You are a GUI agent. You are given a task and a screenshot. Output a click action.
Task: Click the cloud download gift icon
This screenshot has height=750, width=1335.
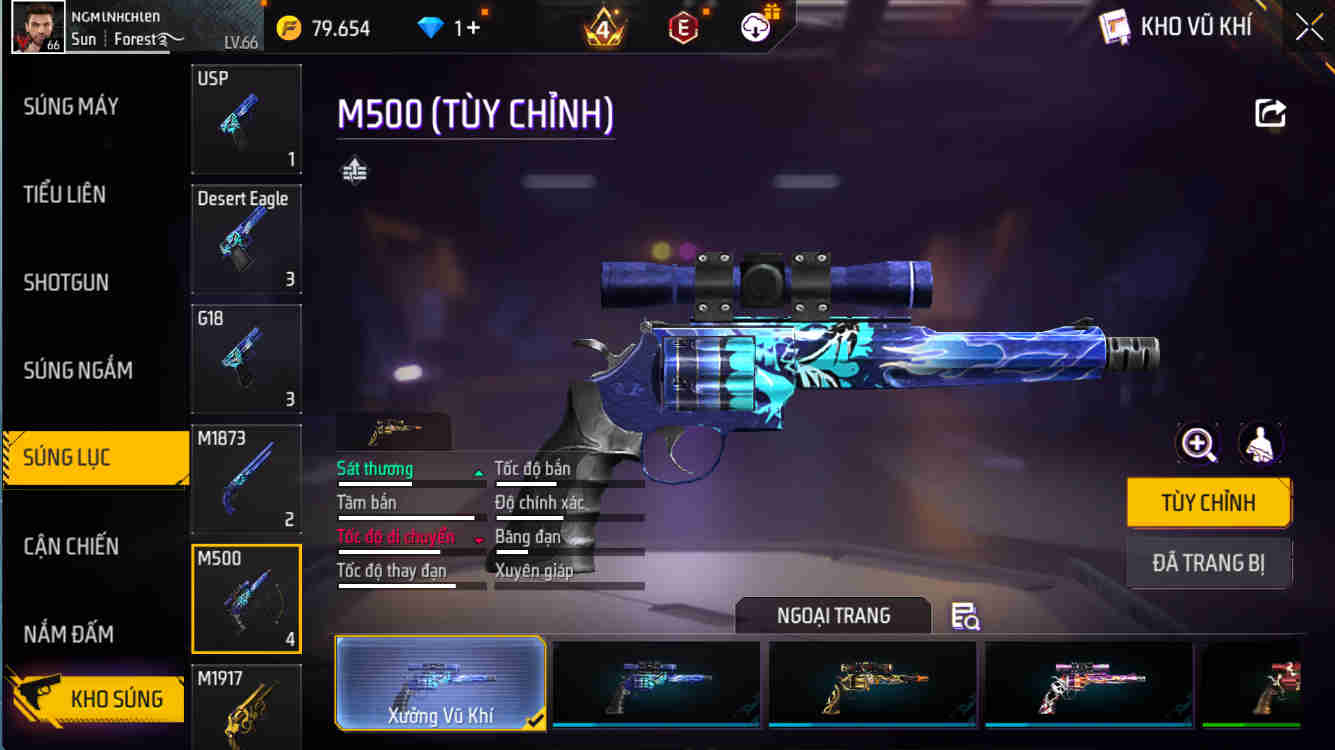pos(754,27)
